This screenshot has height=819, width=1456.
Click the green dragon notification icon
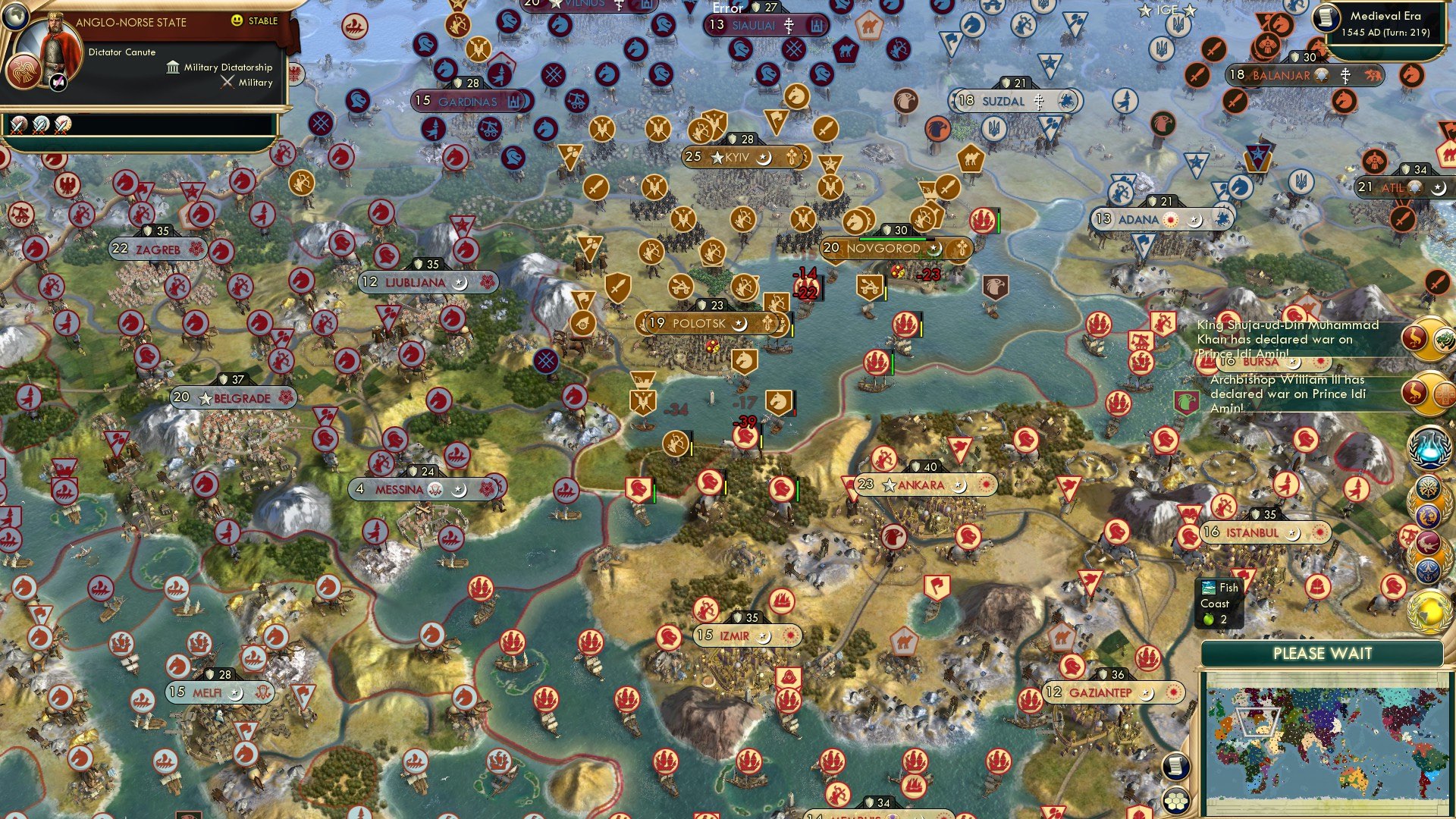tap(1444, 340)
